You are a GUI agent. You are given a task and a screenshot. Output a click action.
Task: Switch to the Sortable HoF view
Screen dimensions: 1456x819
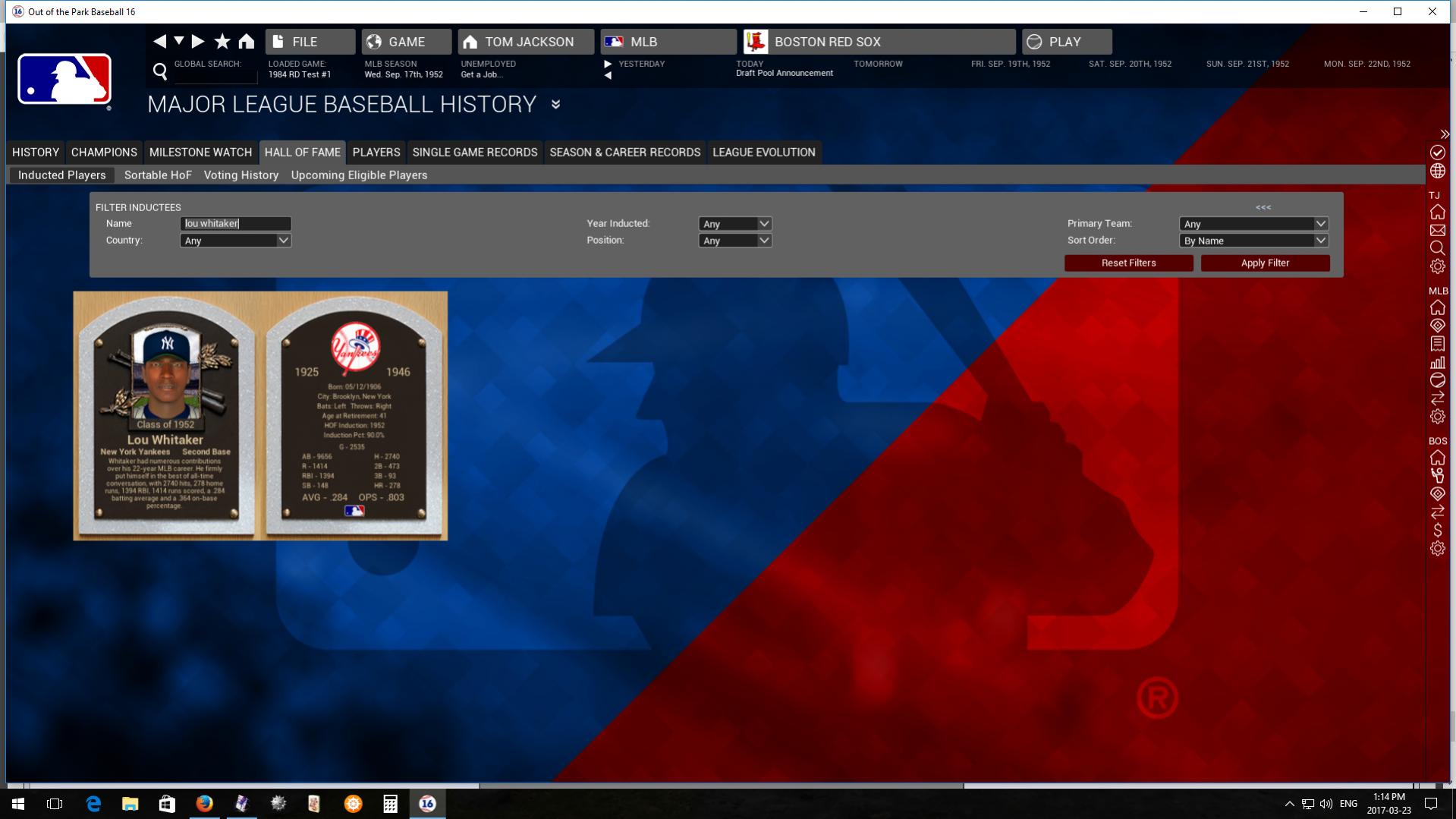coord(158,175)
